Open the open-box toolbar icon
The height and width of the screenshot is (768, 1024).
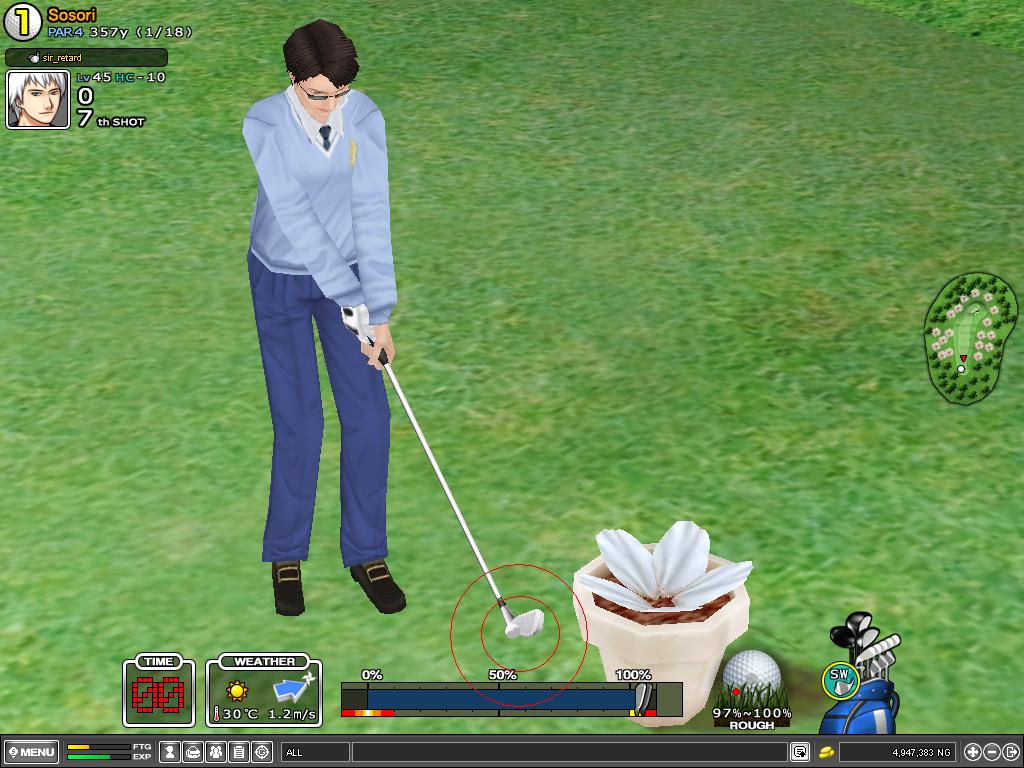click(193, 752)
